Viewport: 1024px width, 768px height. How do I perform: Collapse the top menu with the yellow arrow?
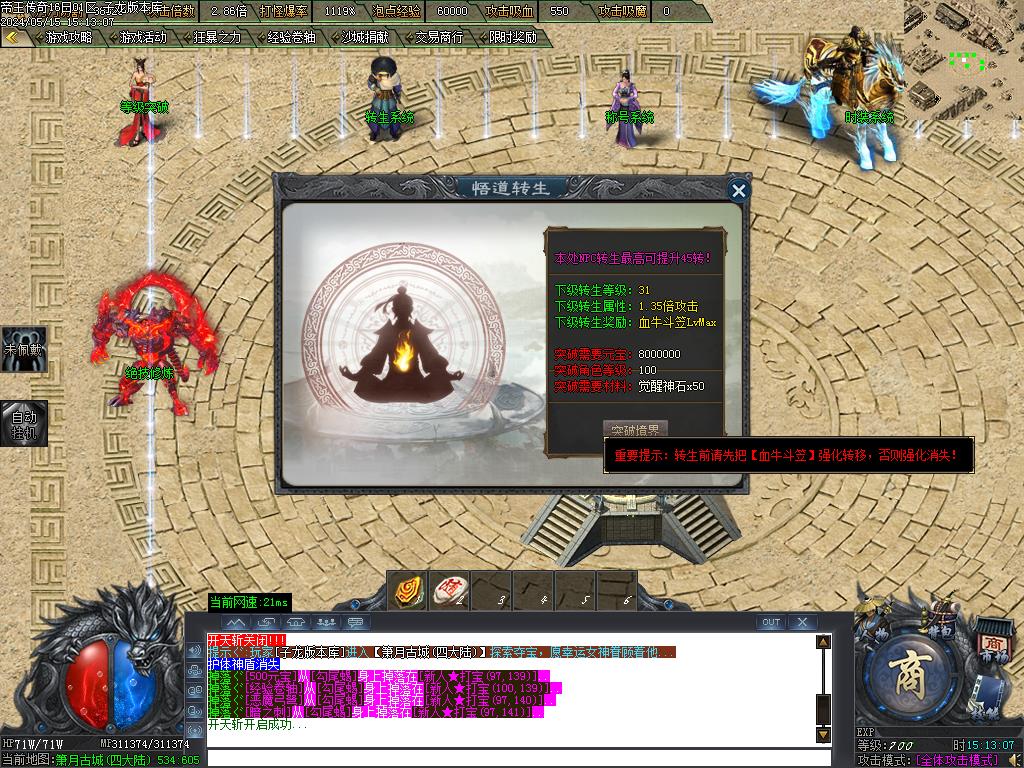point(12,37)
